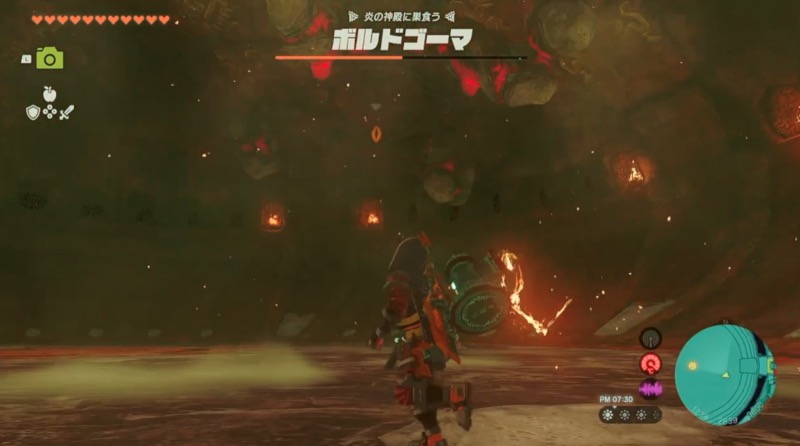Open the round teal minimap
Image resolution: width=800 pixels, height=446 pixels.
pyautogui.click(x=724, y=375)
